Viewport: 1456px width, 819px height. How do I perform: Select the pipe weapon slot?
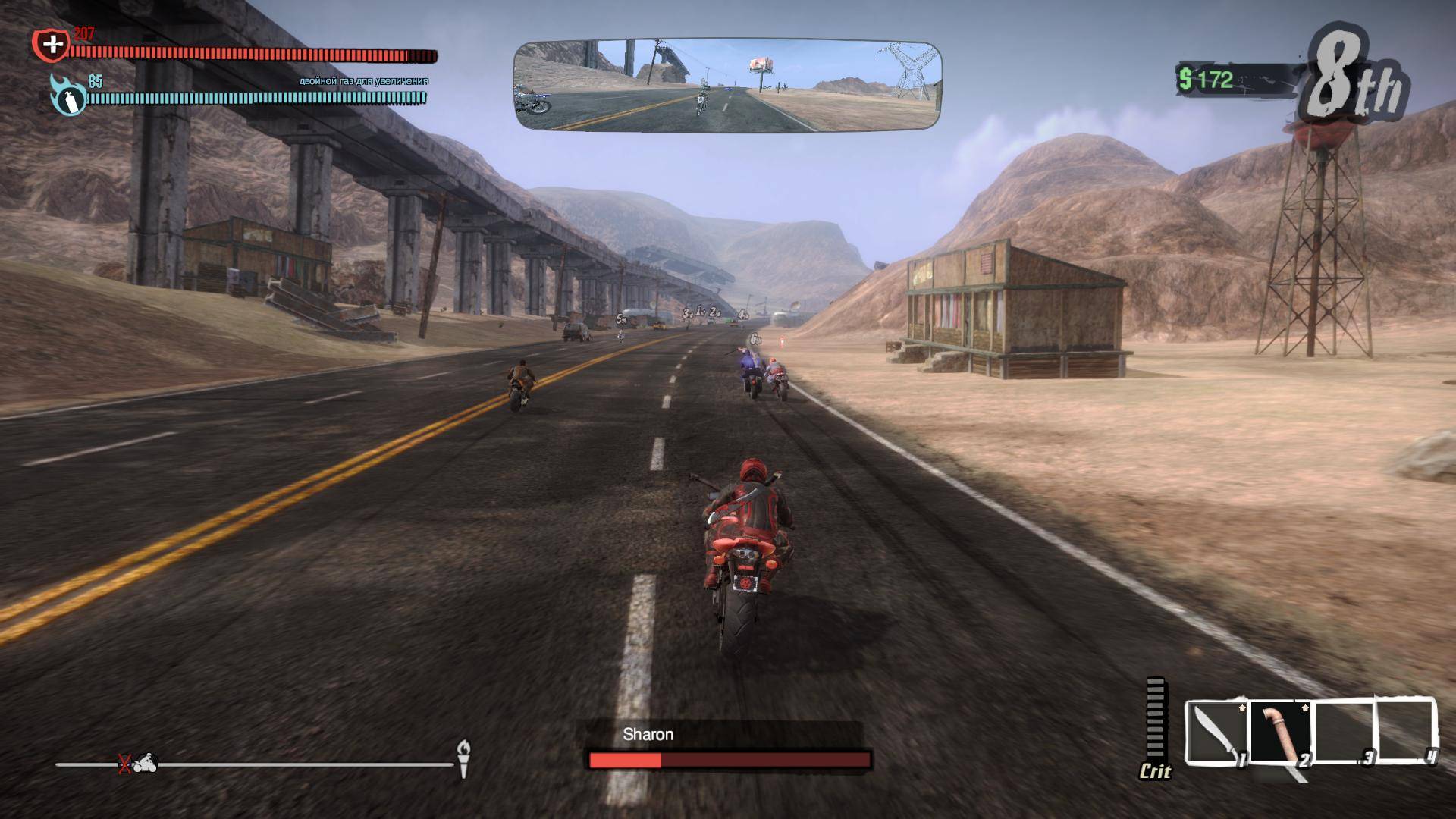(1280, 733)
